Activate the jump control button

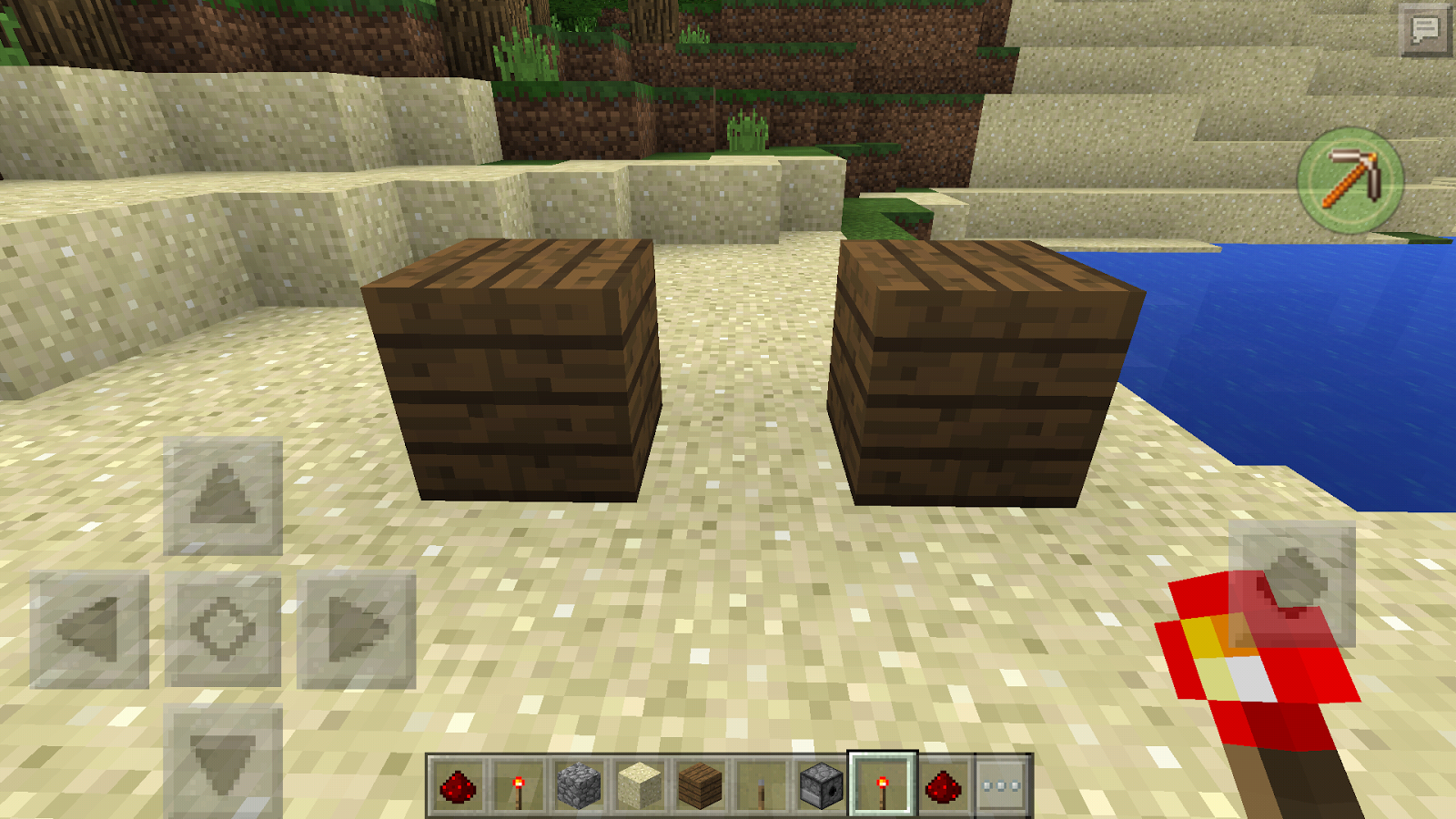click(1291, 582)
